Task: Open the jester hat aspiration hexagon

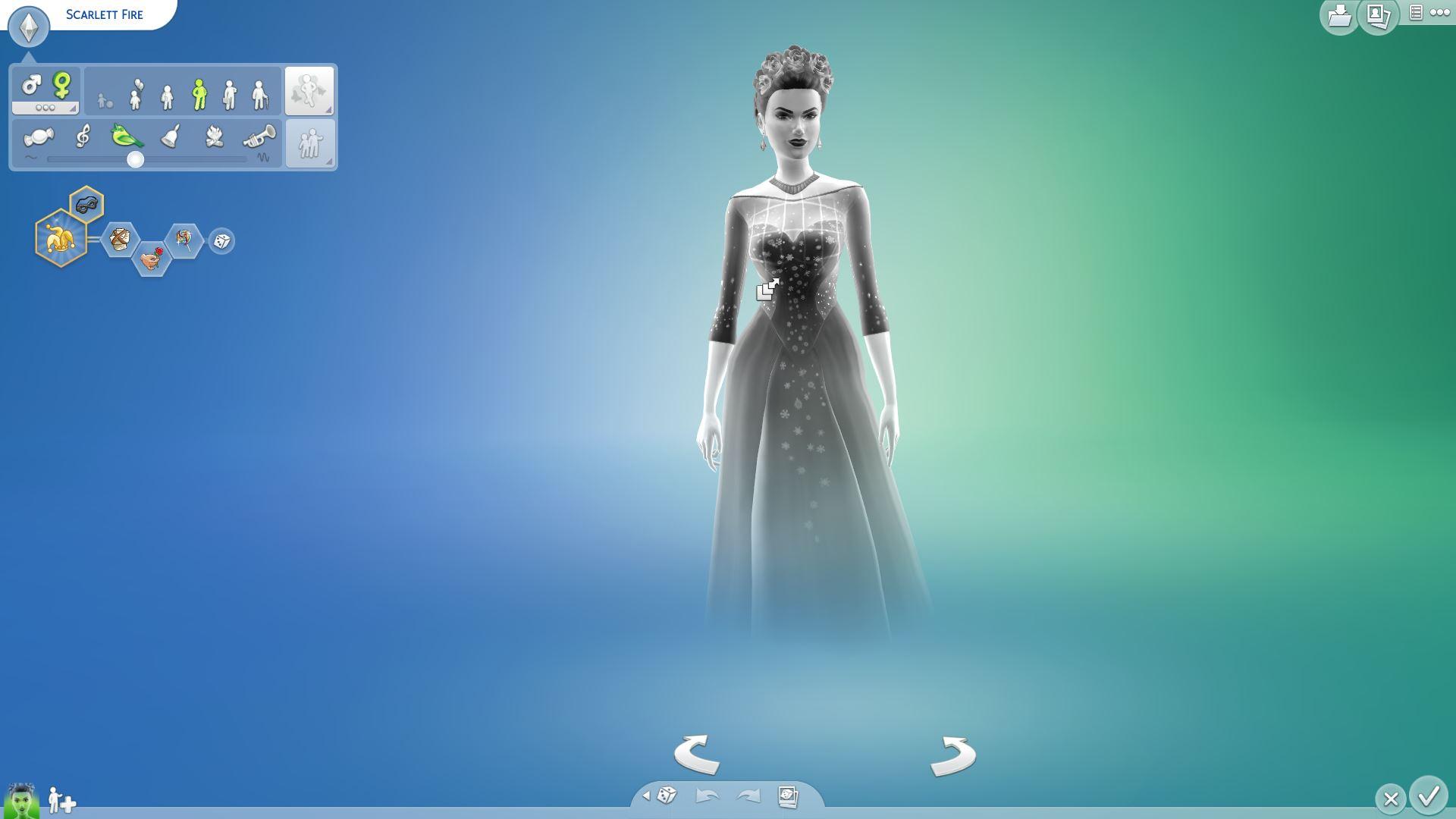Action: tap(61, 239)
